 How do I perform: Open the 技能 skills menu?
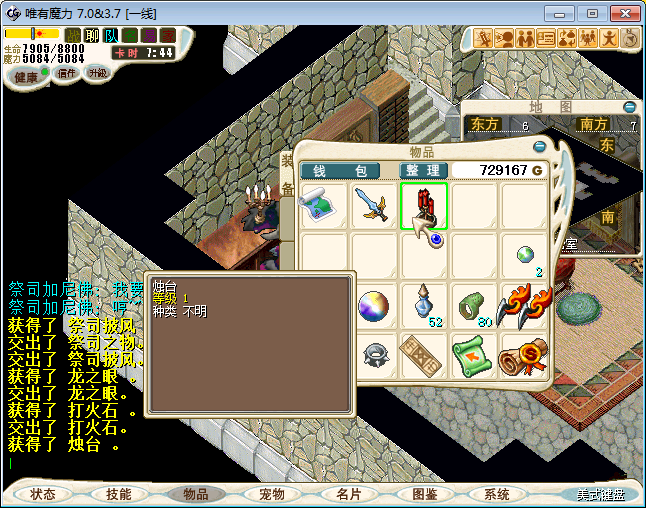(119, 494)
